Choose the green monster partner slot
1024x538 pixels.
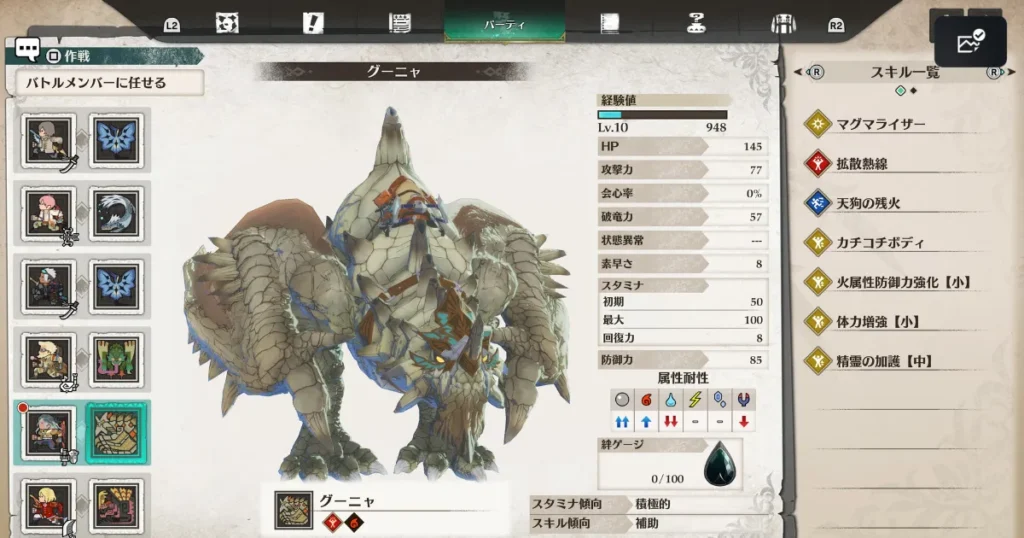pos(118,360)
